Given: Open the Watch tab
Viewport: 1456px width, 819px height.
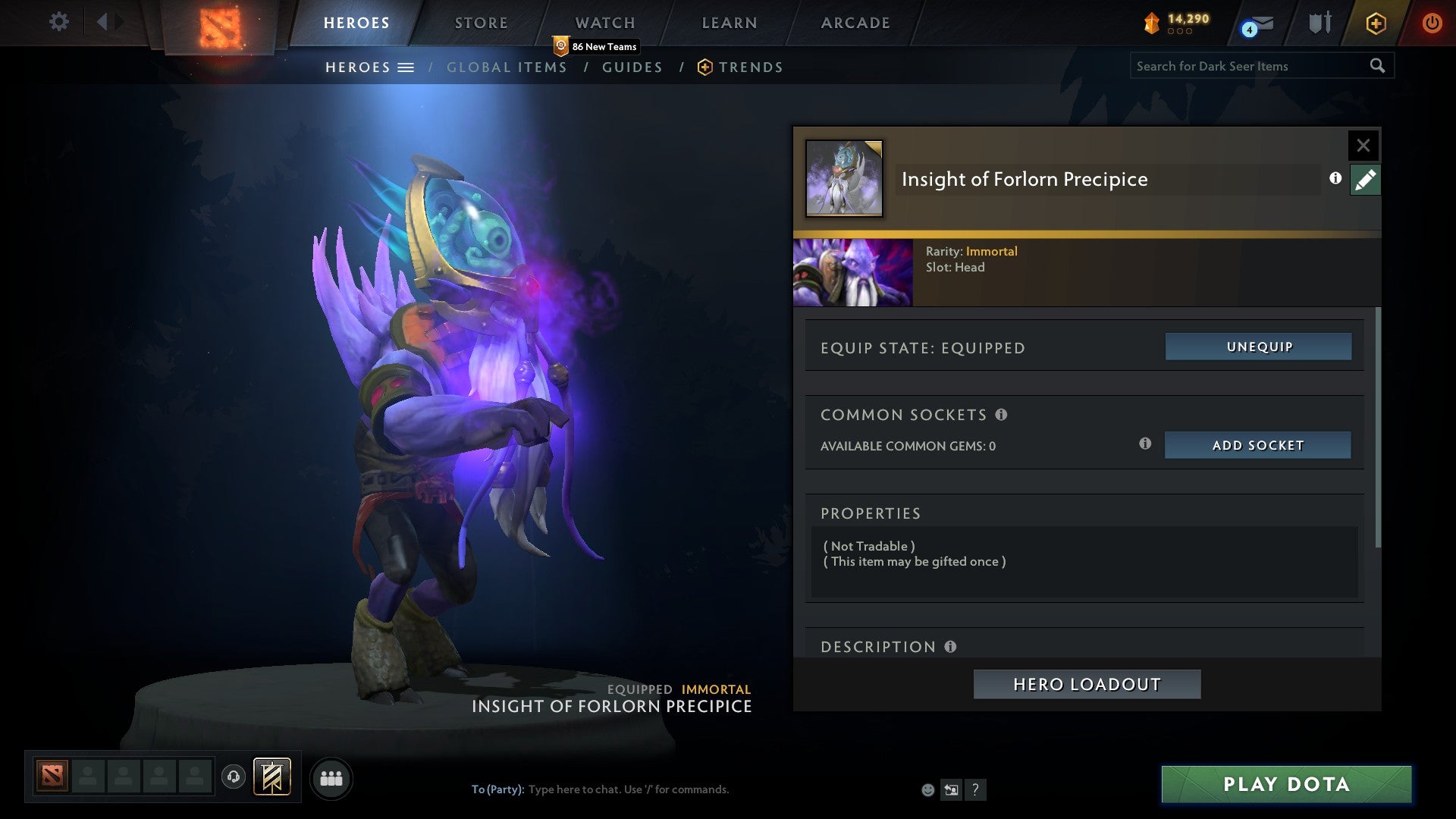Looking at the screenshot, I should click(604, 23).
